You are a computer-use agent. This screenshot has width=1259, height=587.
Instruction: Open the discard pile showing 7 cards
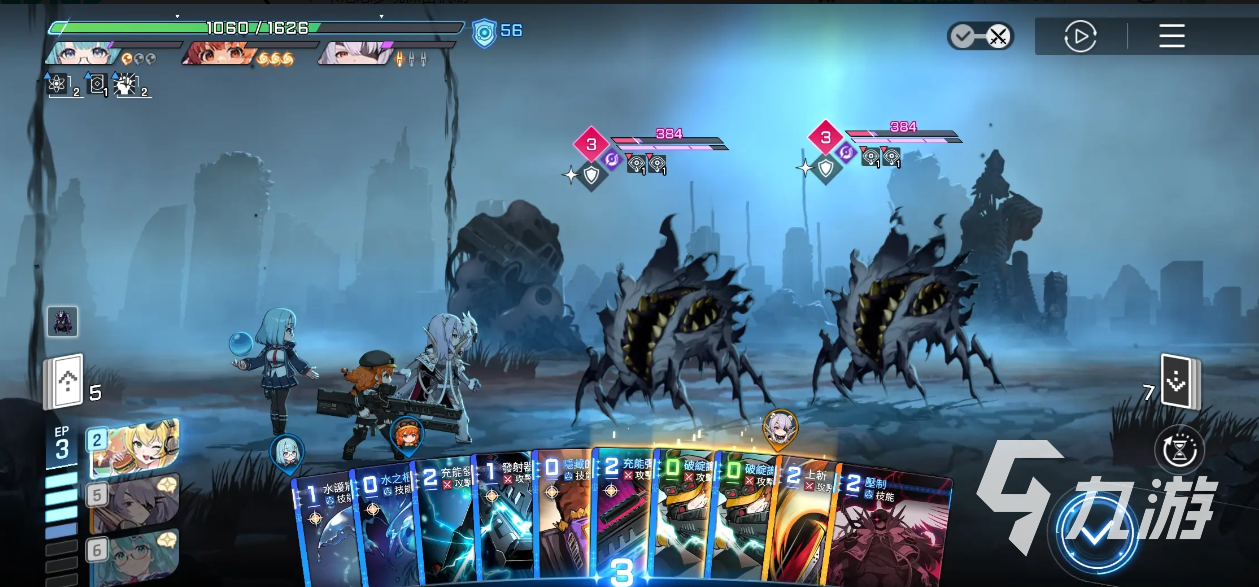(x=1179, y=383)
